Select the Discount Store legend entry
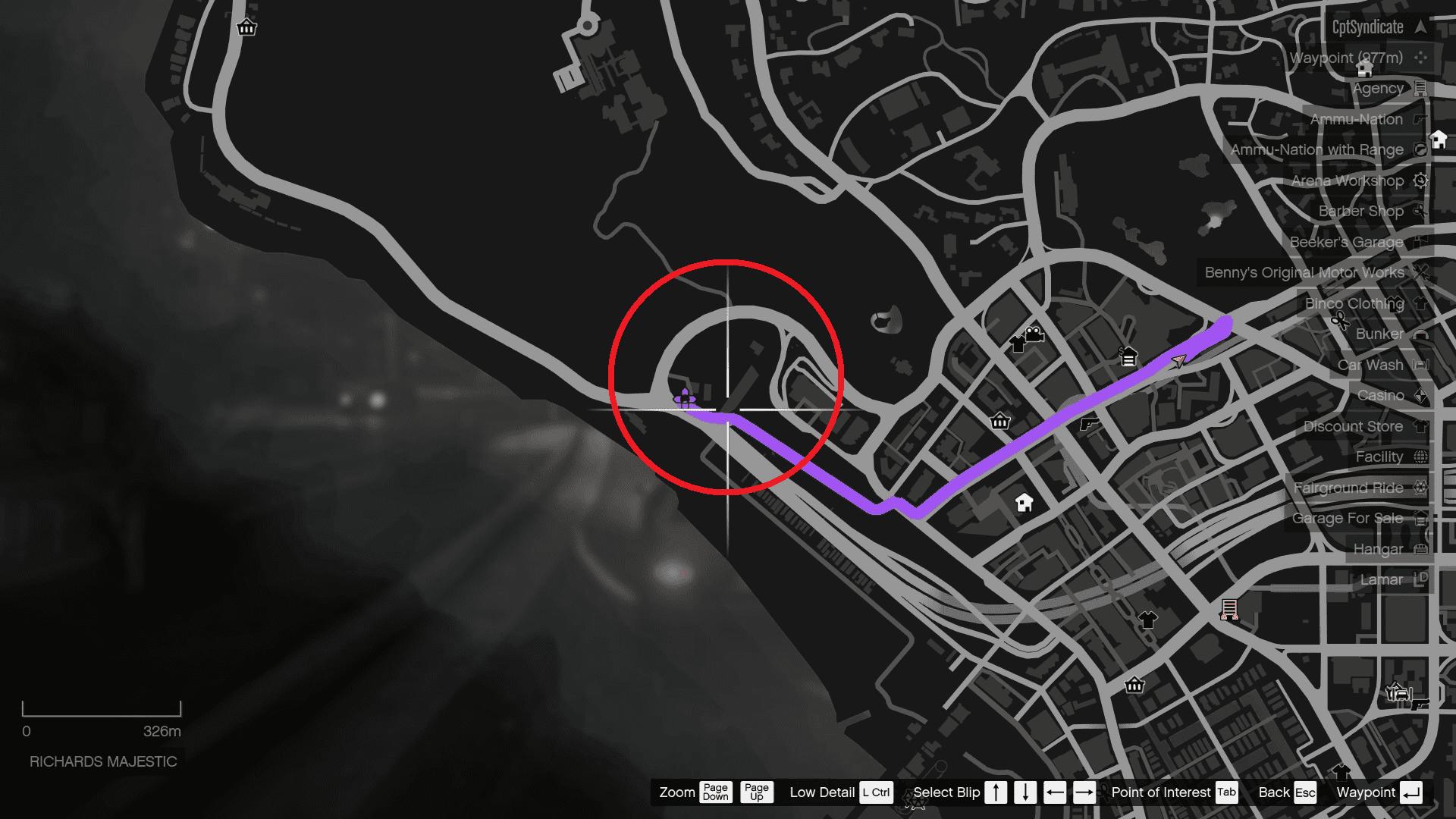 pos(1353,426)
